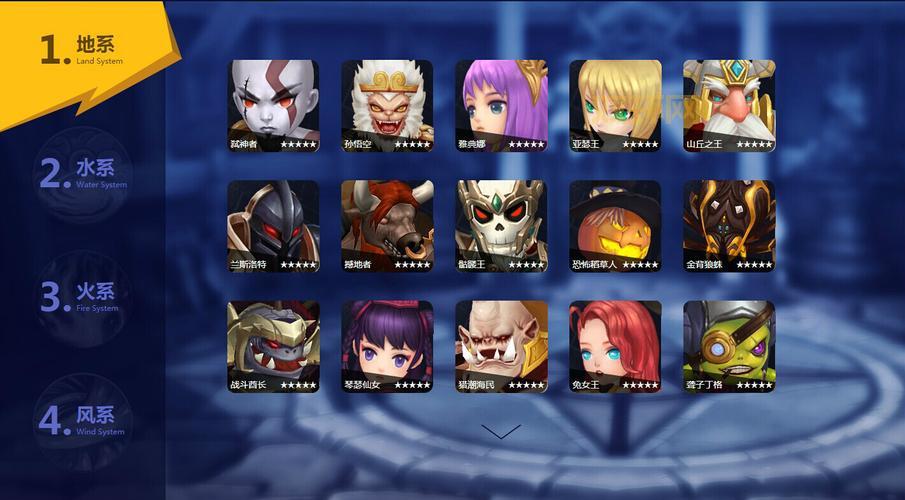Open the 火系 Fire System category
905x500 pixels.
click(84, 297)
